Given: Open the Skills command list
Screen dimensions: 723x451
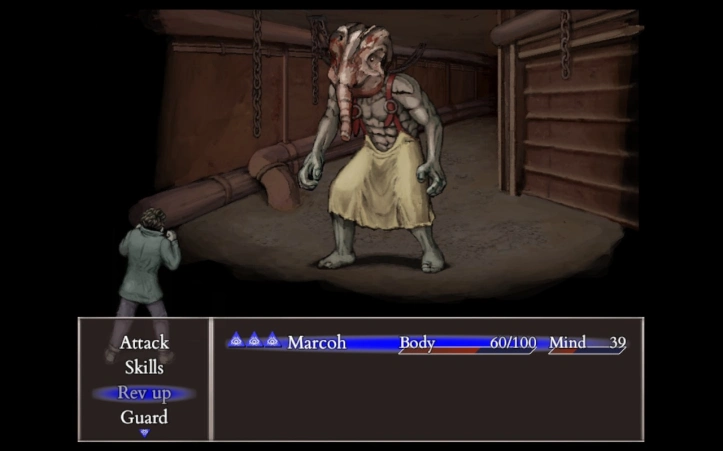Looking at the screenshot, I should 144,367.
